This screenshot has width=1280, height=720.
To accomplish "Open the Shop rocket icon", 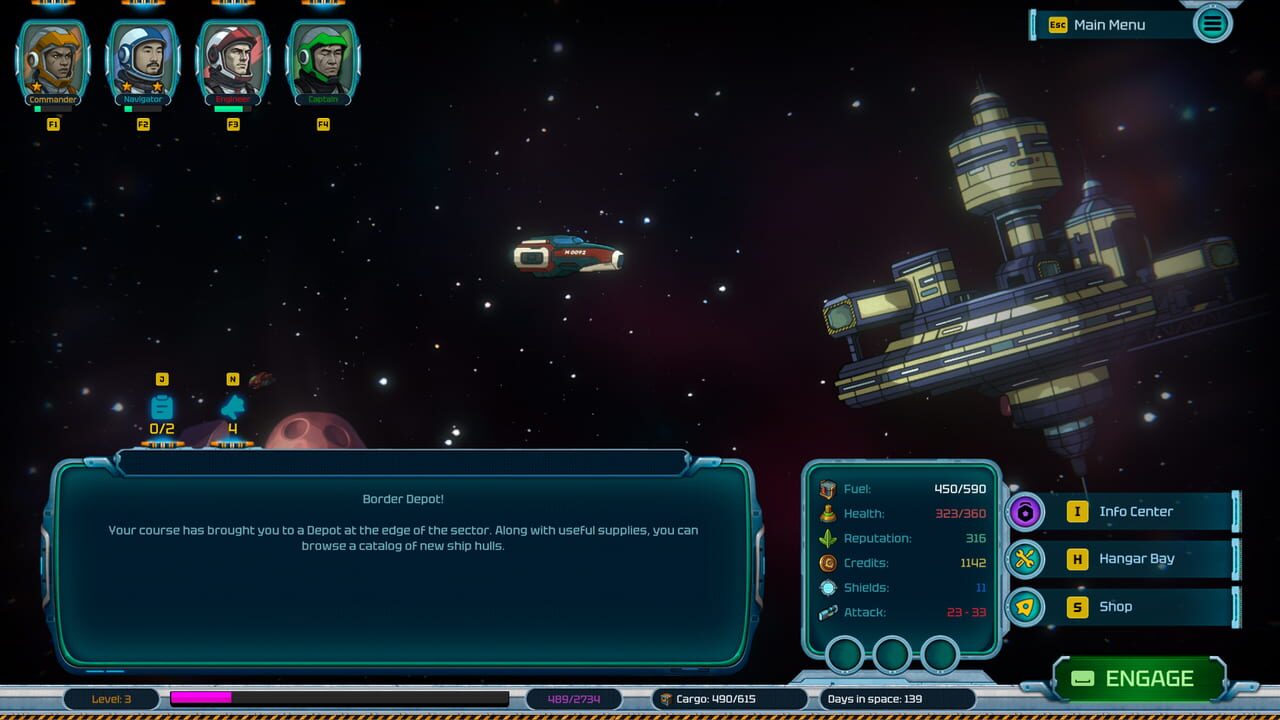I will [1024, 607].
